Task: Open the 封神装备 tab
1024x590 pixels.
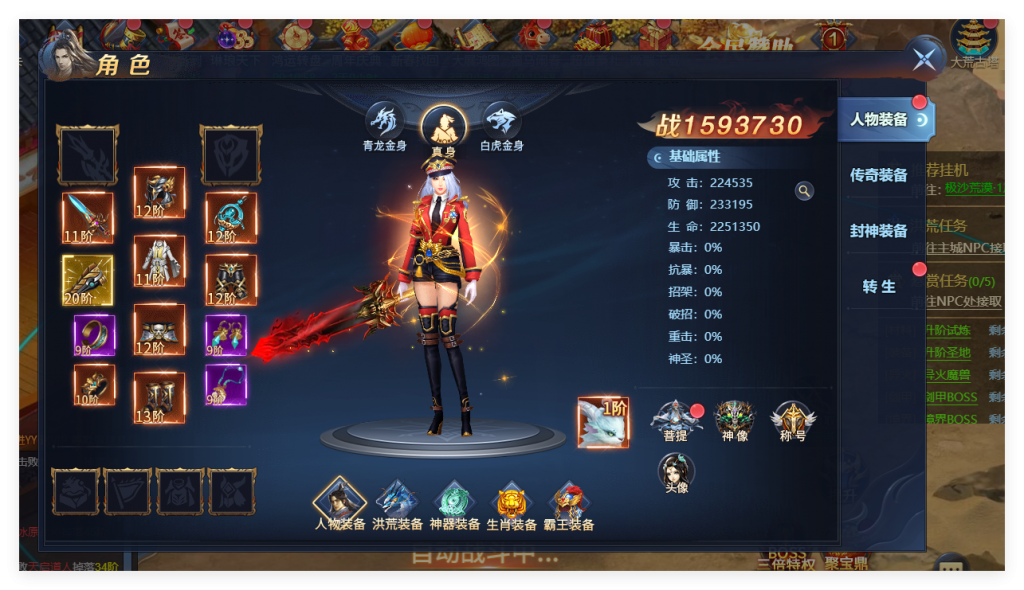Action: [x=879, y=231]
